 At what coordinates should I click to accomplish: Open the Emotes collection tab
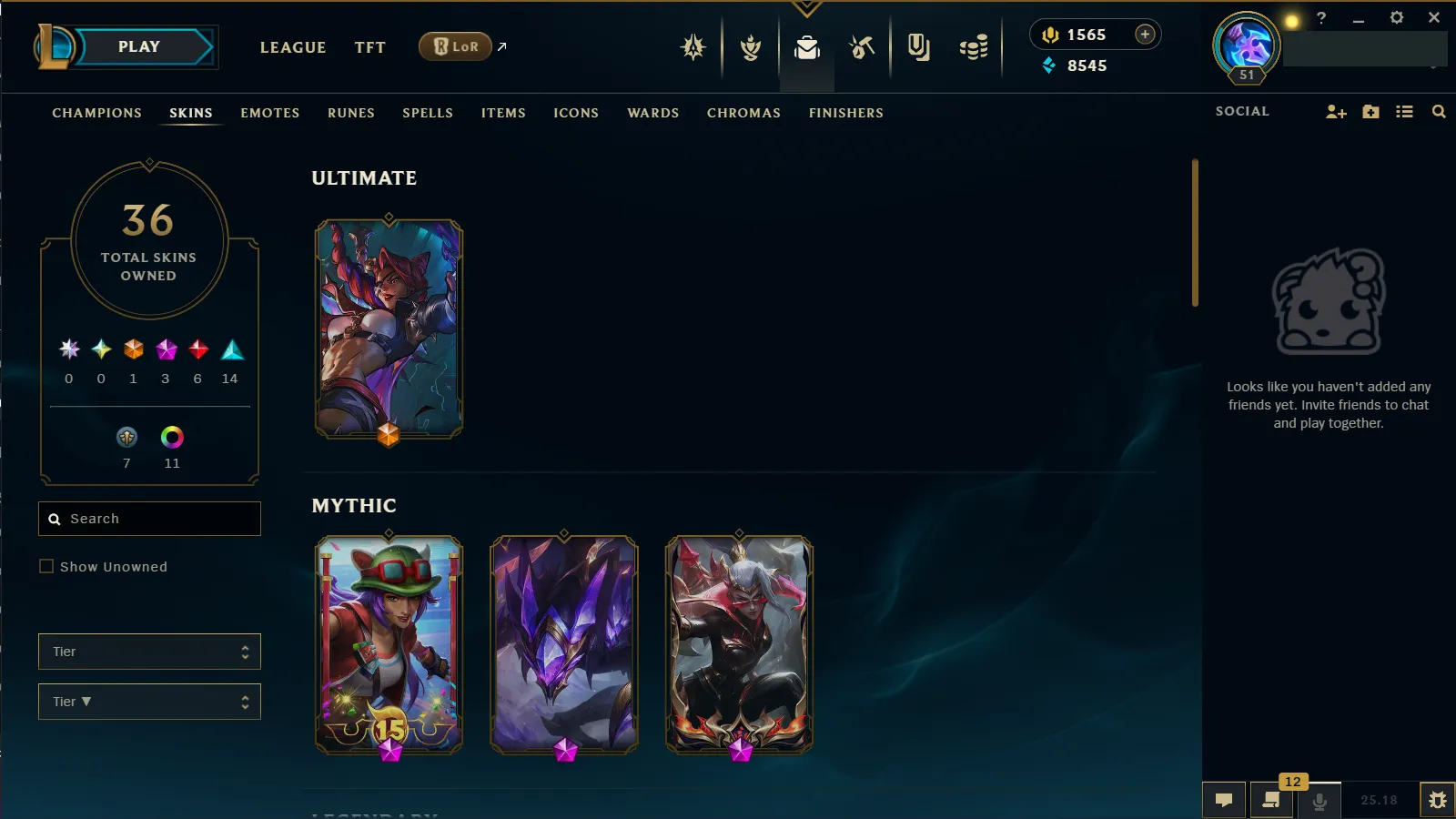269,113
